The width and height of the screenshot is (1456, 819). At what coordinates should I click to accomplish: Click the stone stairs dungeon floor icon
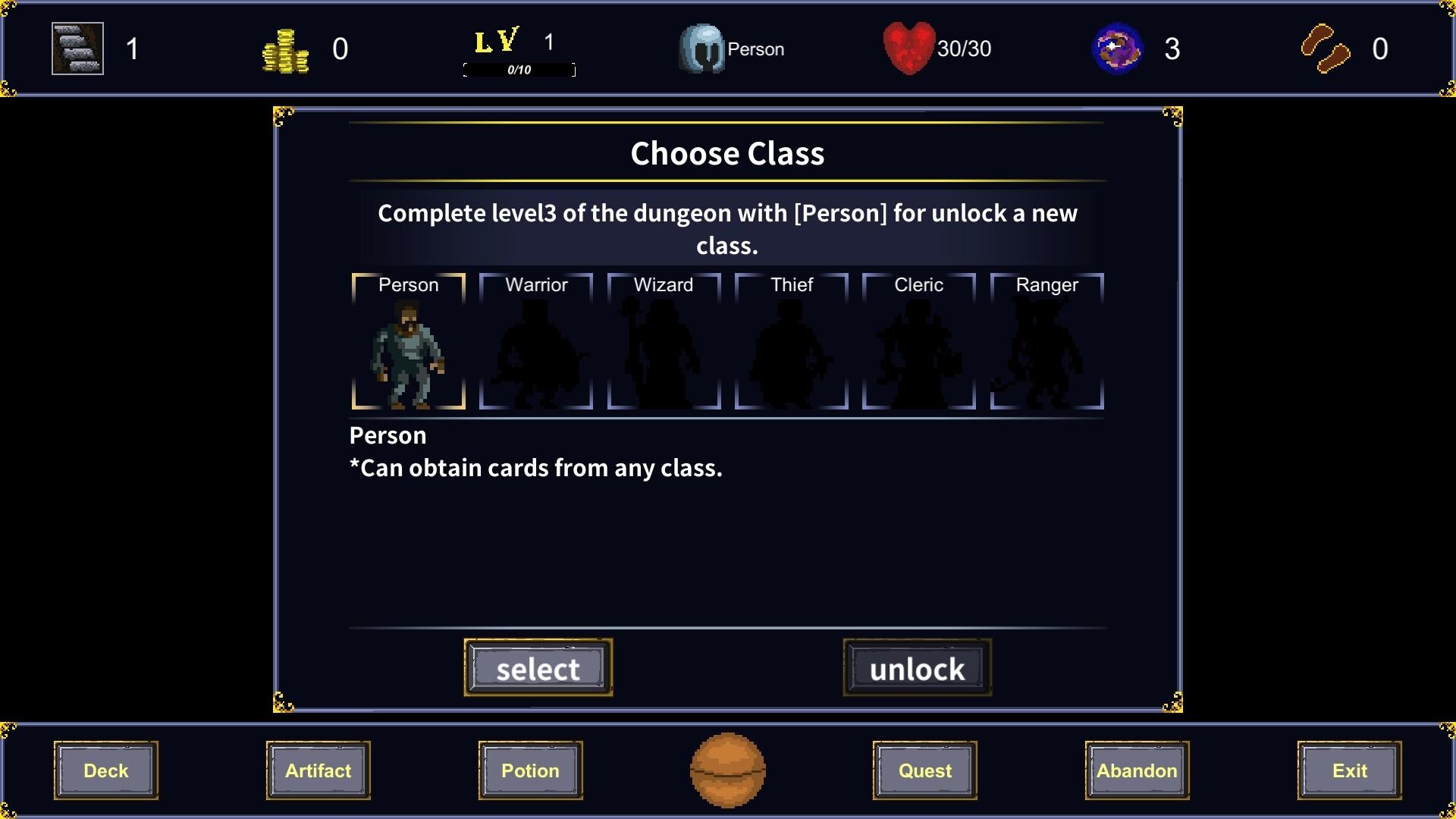[77, 49]
